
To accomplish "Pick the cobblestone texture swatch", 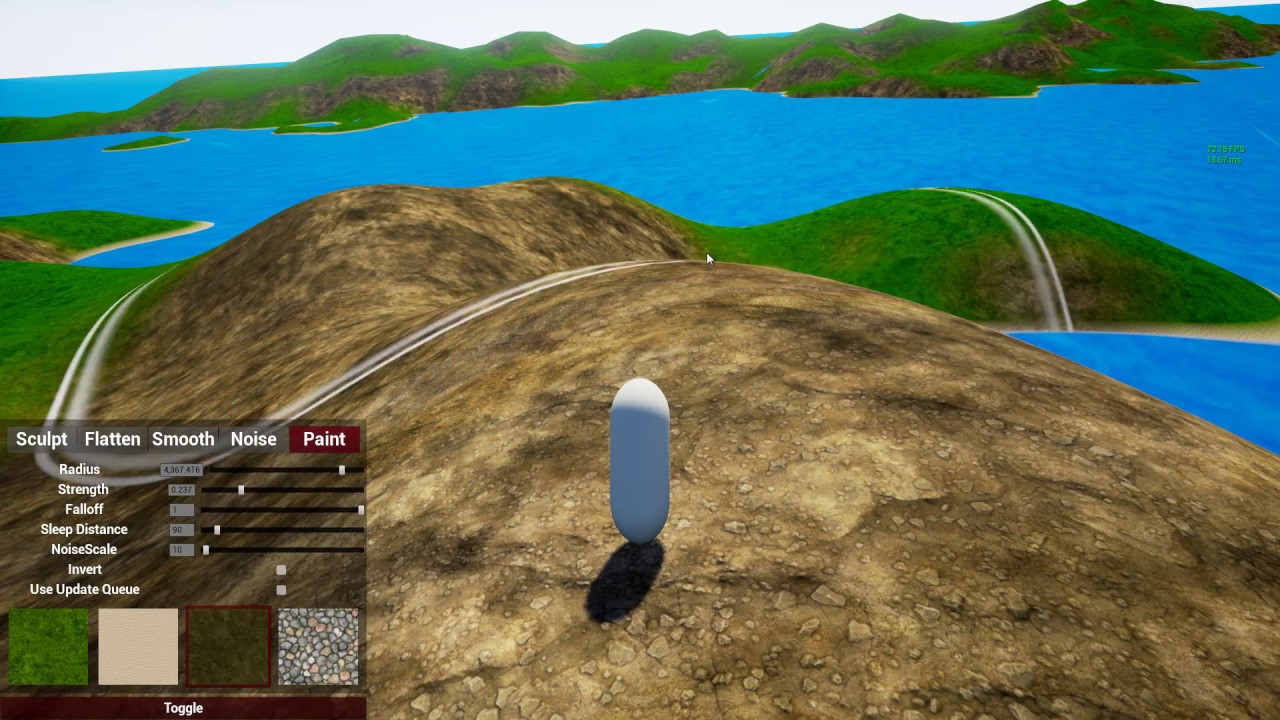I will tap(318, 646).
